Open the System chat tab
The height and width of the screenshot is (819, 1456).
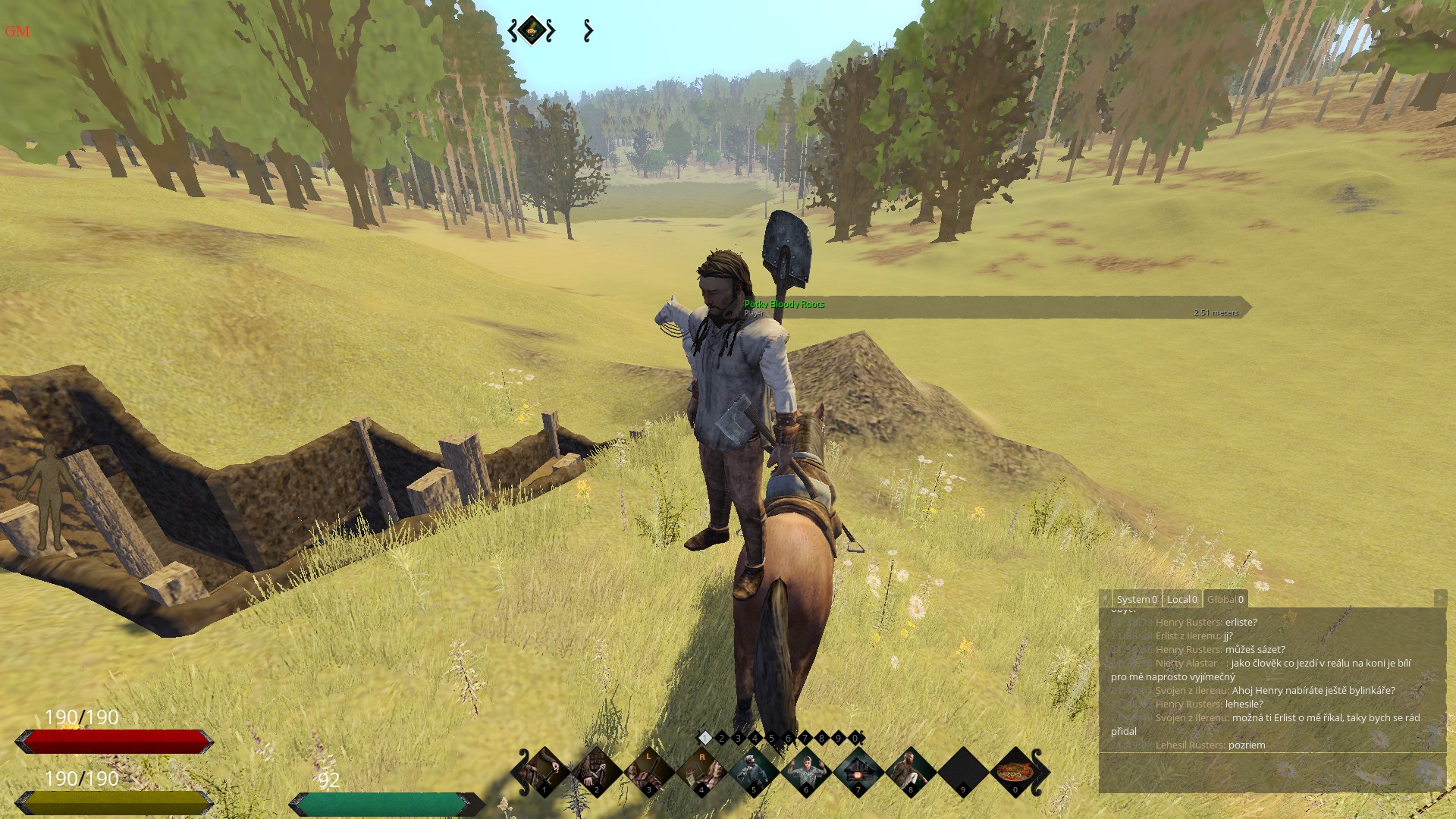[x=1136, y=599]
